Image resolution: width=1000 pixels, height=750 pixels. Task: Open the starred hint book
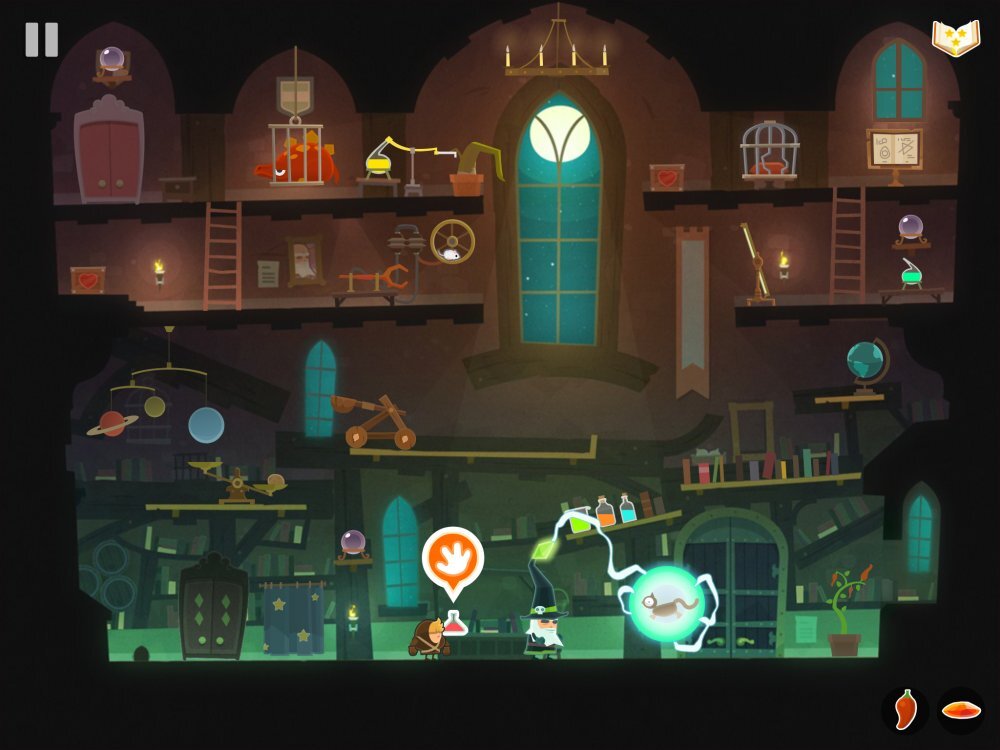(955, 38)
